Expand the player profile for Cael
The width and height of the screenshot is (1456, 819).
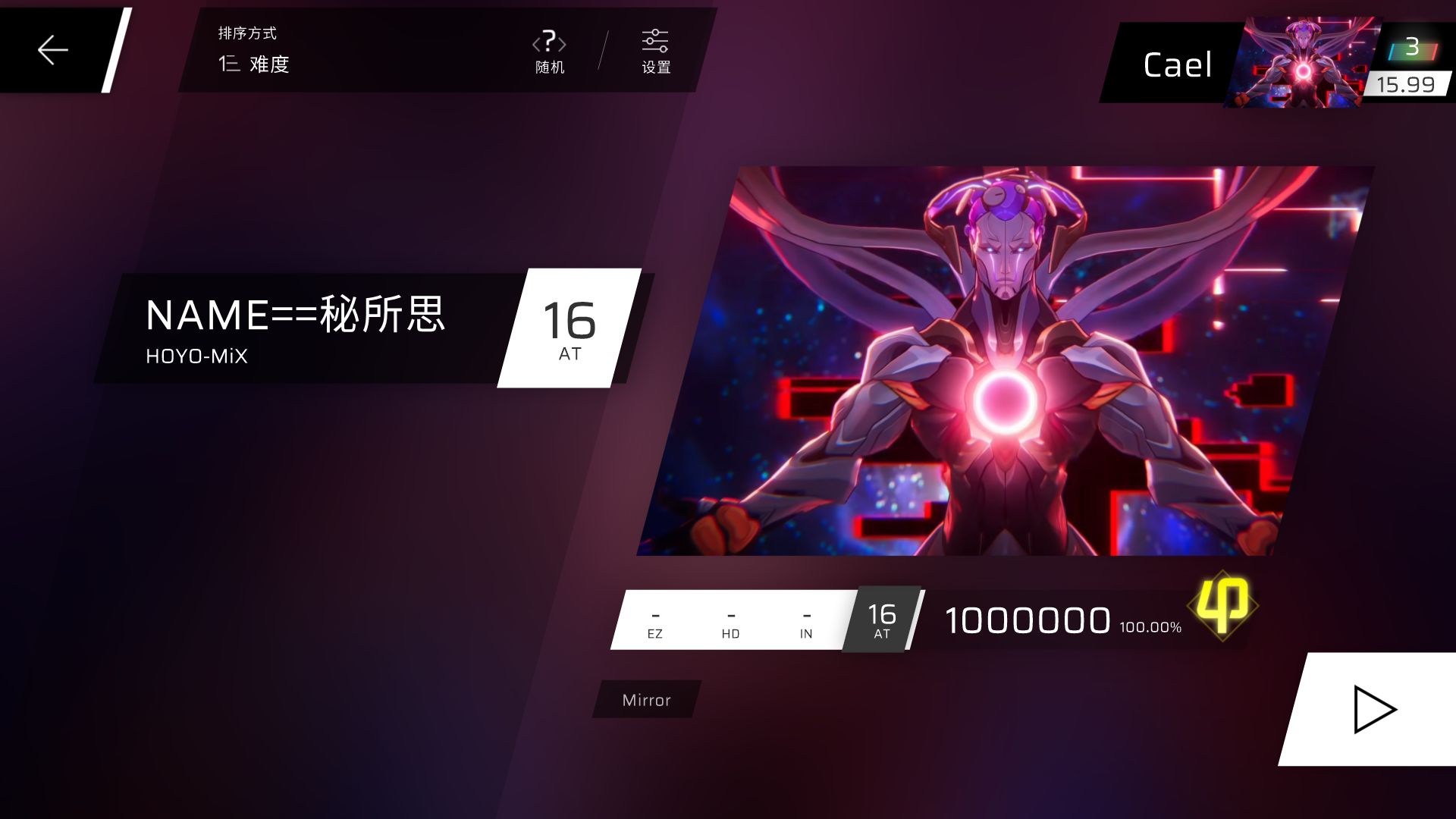(x=1178, y=64)
